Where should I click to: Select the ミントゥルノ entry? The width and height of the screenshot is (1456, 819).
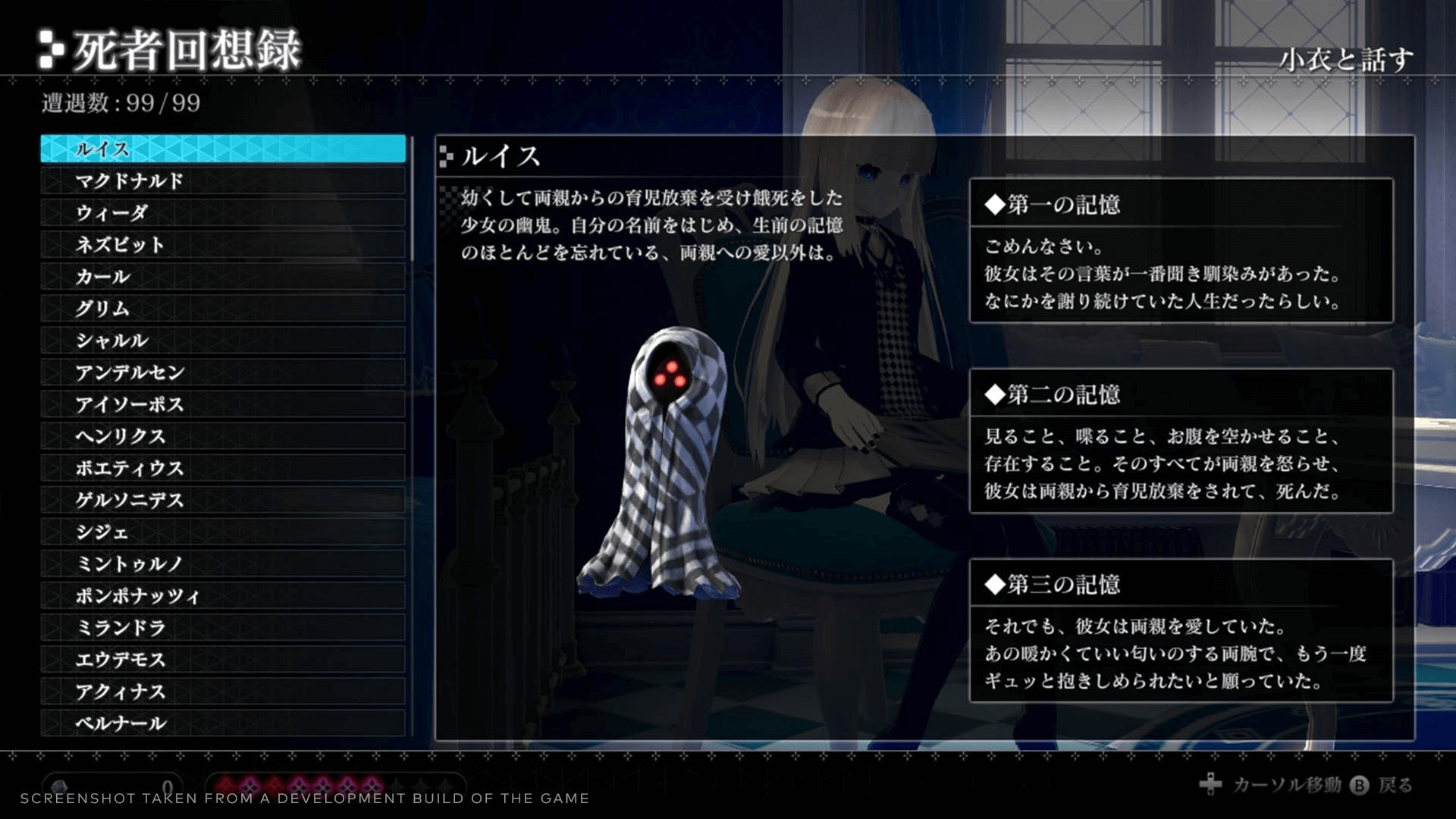tap(223, 564)
